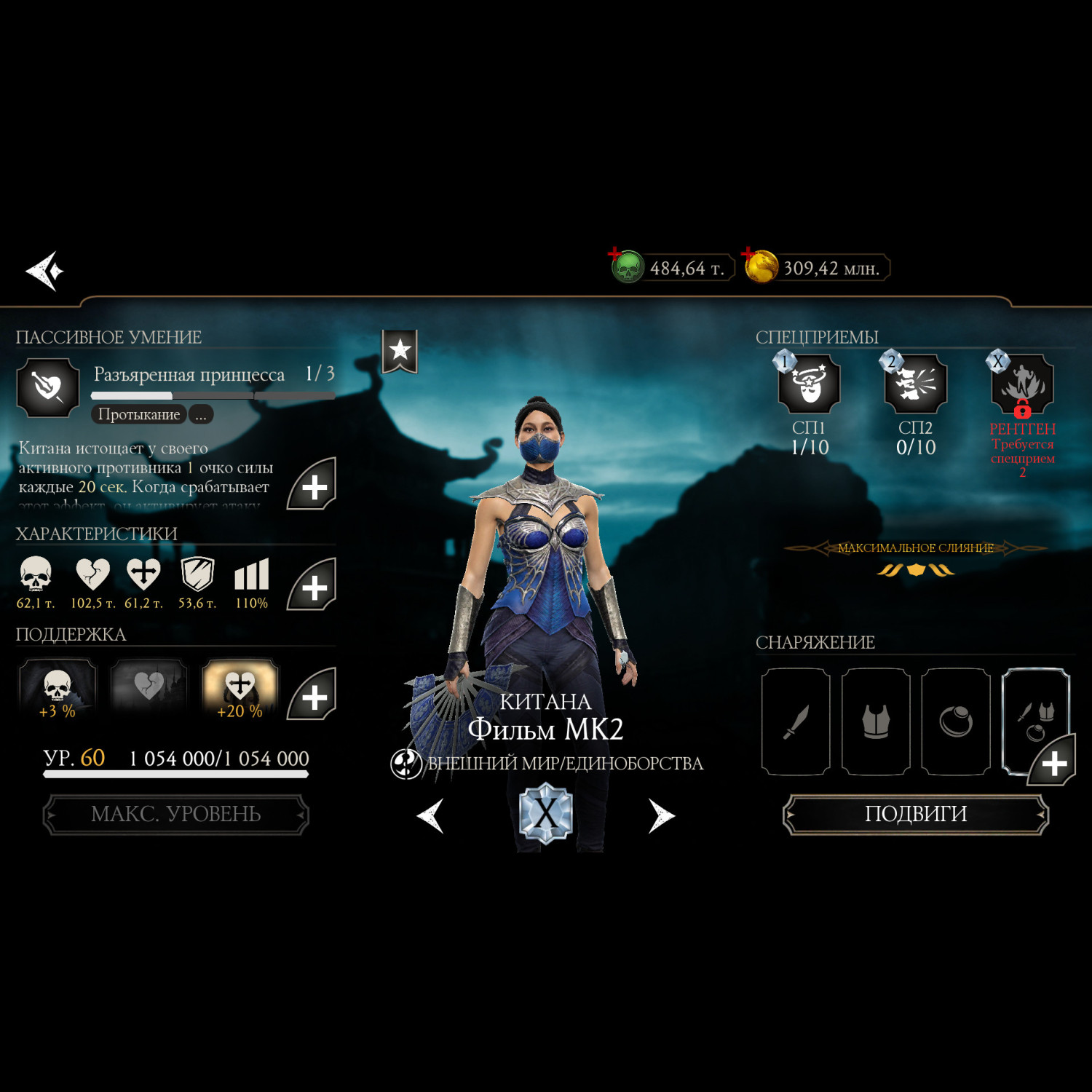Screen dimensions: 1092x1092
Task: Select the broken heart support card
Action: coord(149,688)
